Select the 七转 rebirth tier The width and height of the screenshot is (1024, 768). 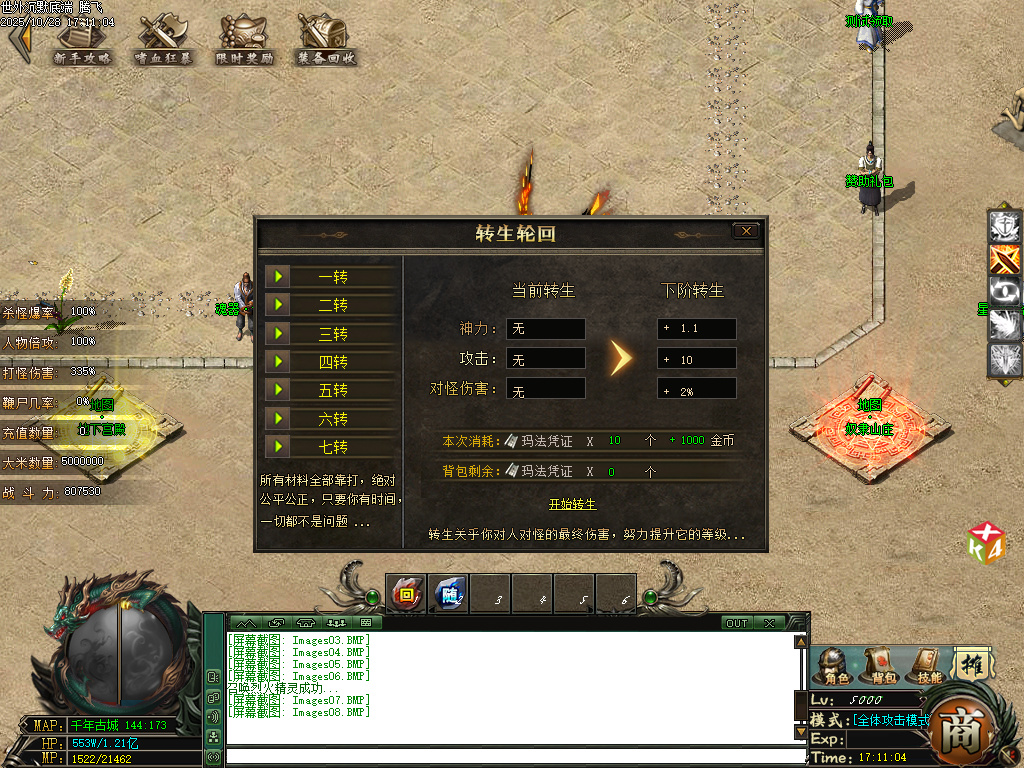tap(332, 447)
